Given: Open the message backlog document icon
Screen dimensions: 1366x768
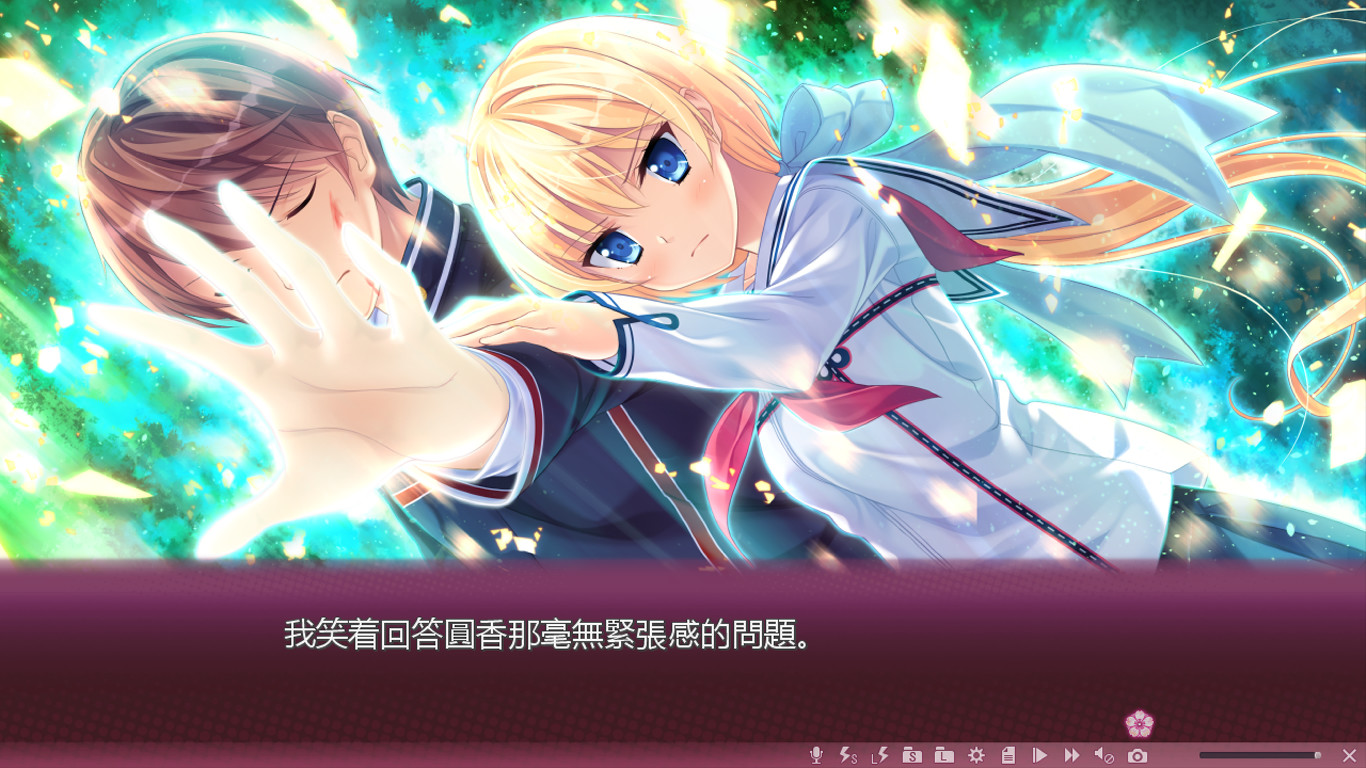Looking at the screenshot, I should click(x=1009, y=755).
